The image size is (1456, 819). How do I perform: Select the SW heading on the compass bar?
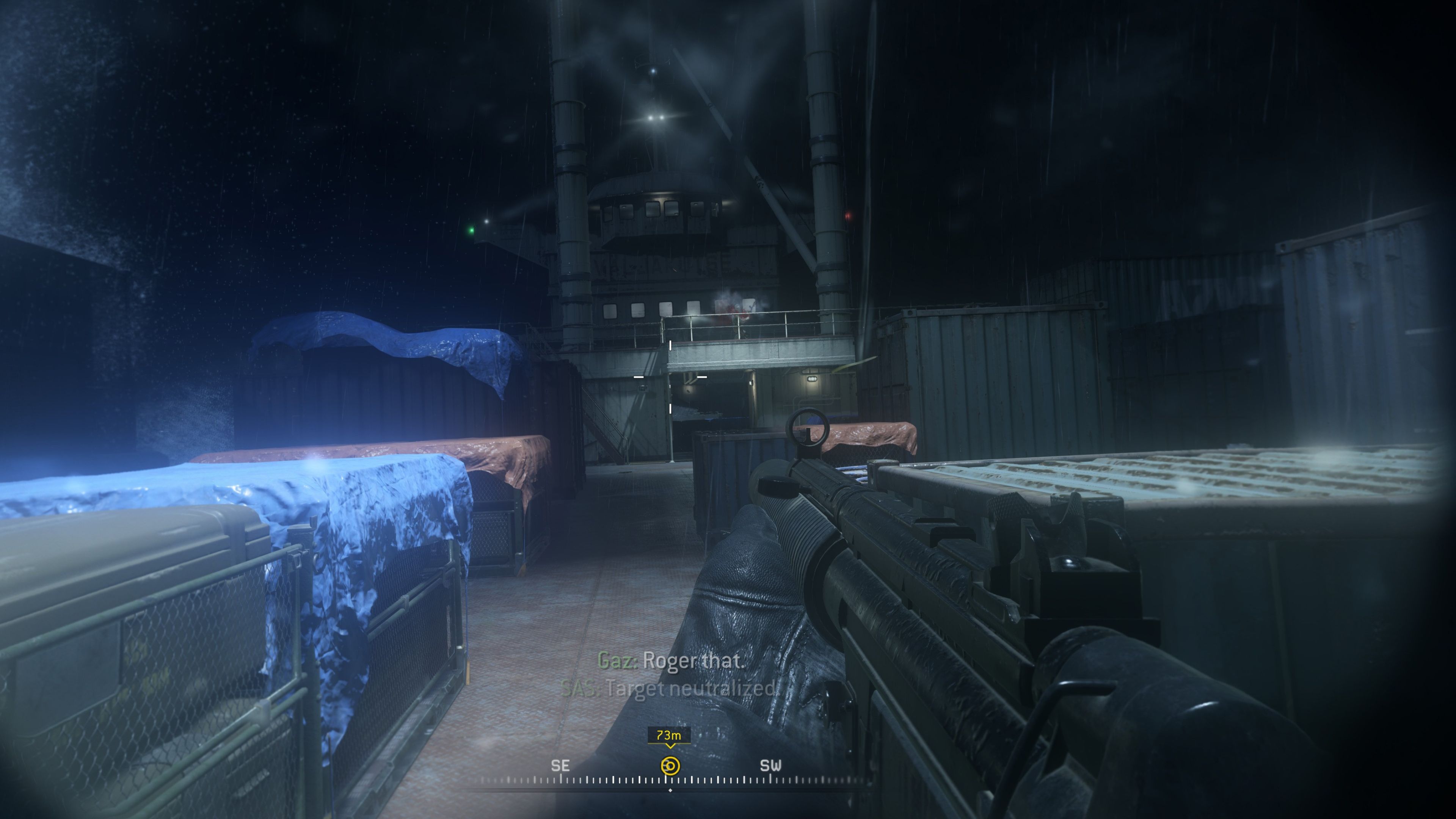(x=770, y=765)
